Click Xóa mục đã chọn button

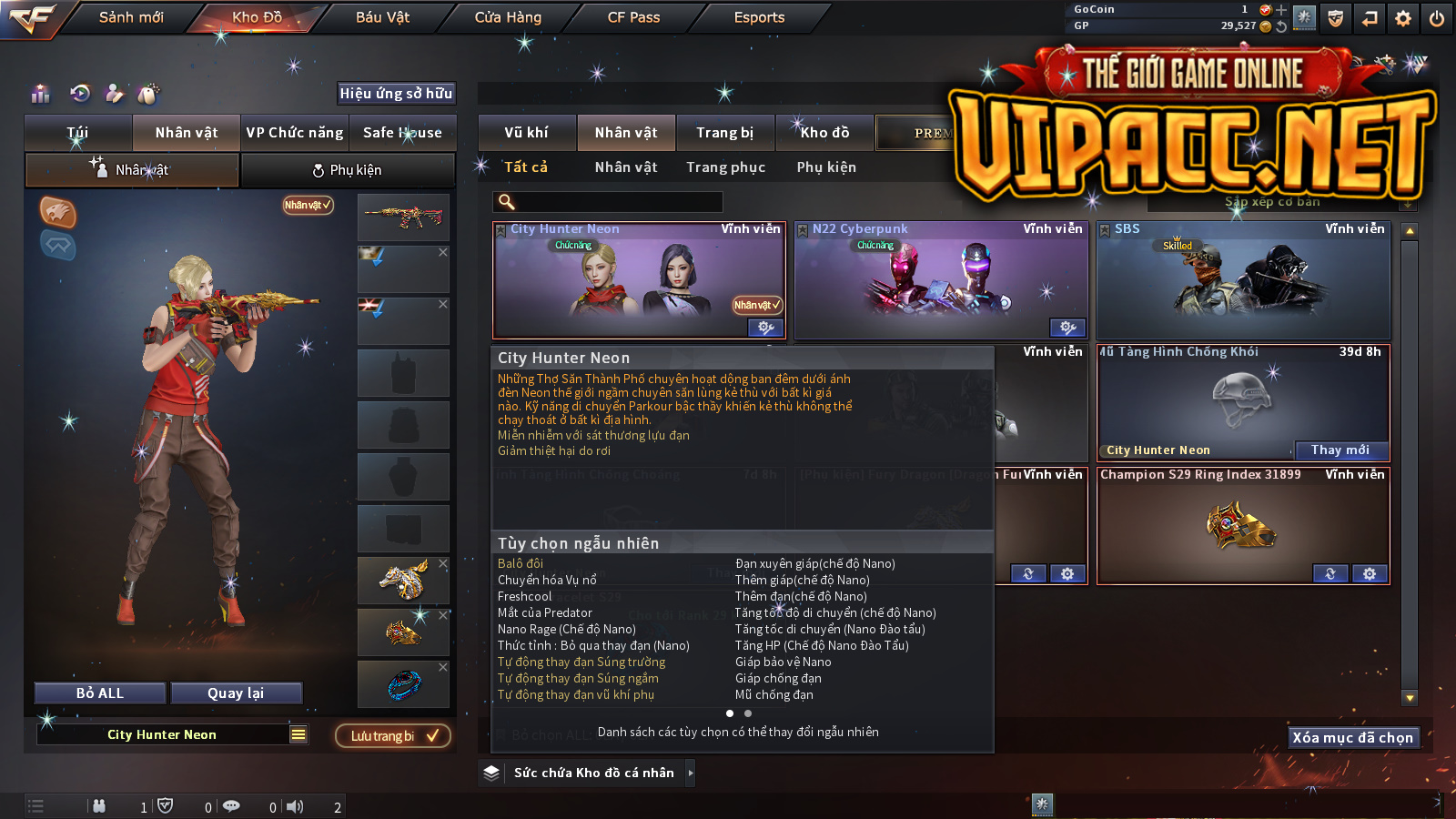pyautogui.click(x=1353, y=738)
